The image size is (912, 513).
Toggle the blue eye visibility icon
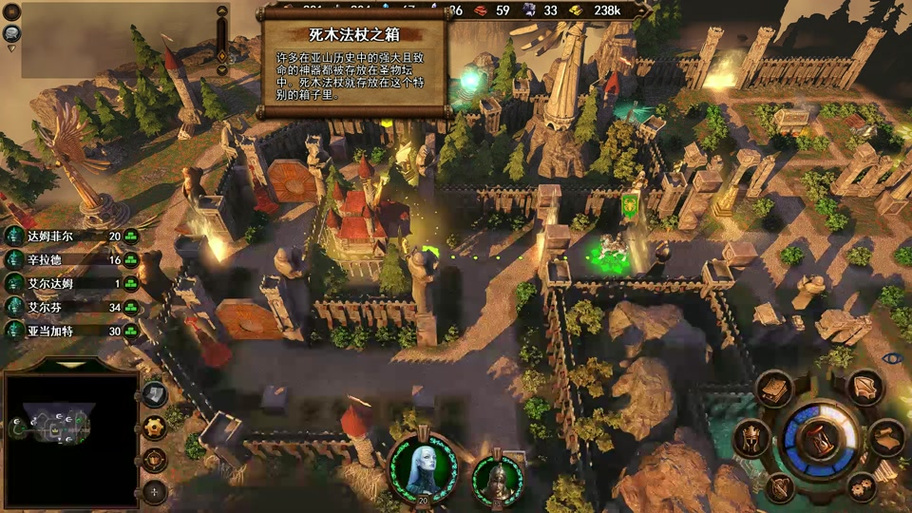pyautogui.click(x=893, y=357)
